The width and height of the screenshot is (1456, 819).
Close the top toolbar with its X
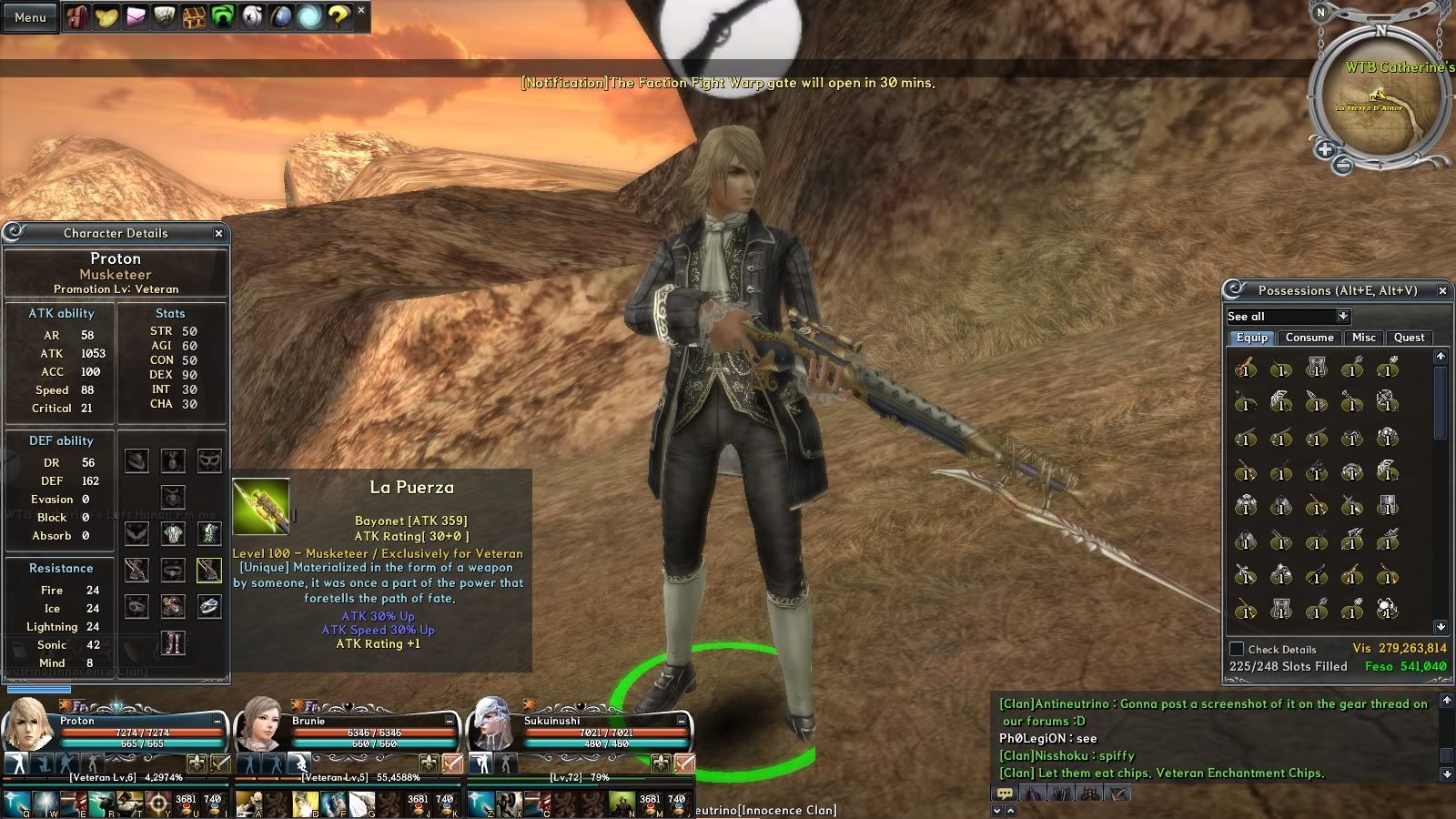pyautogui.click(x=361, y=10)
